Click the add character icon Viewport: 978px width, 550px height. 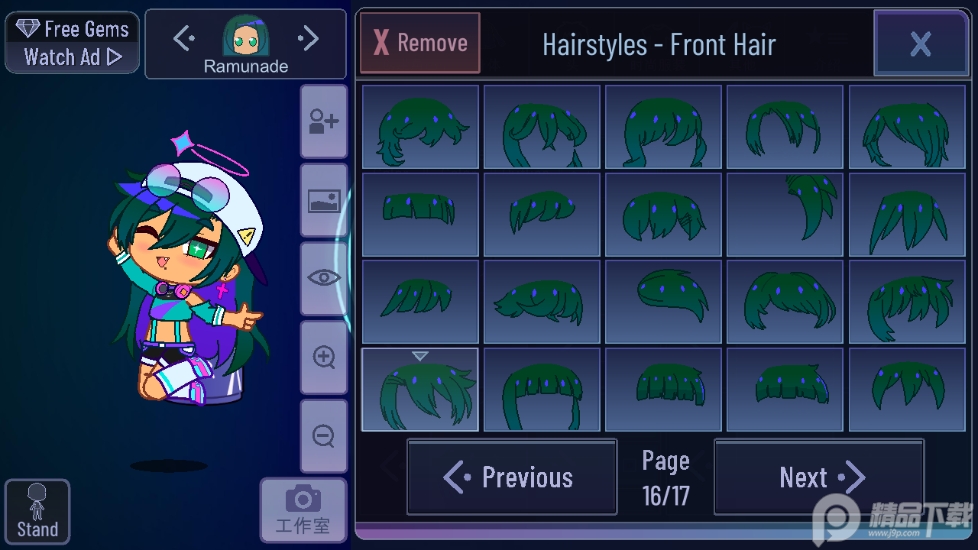(x=324, y=122)
